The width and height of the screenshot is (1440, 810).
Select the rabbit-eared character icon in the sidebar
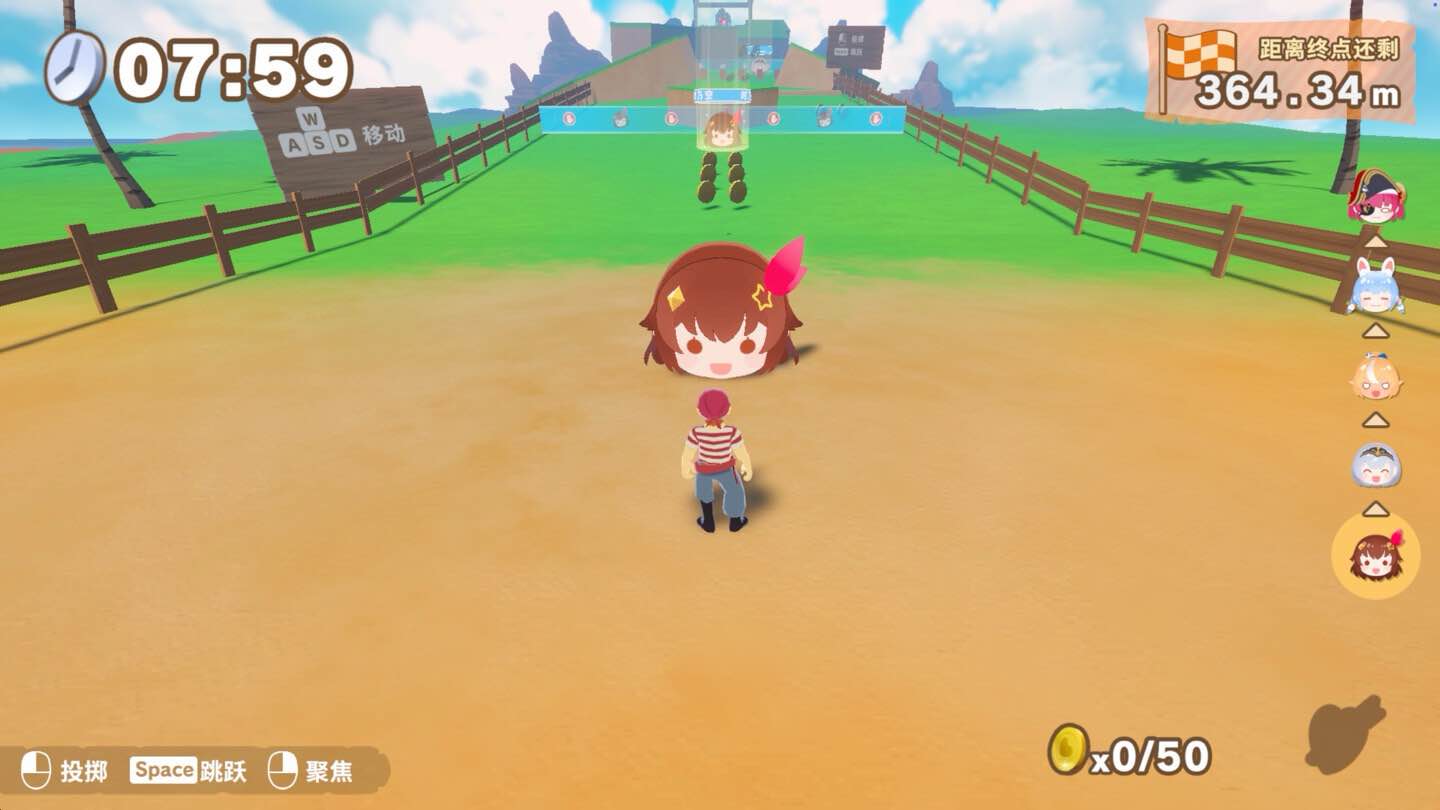[1376, 289]
